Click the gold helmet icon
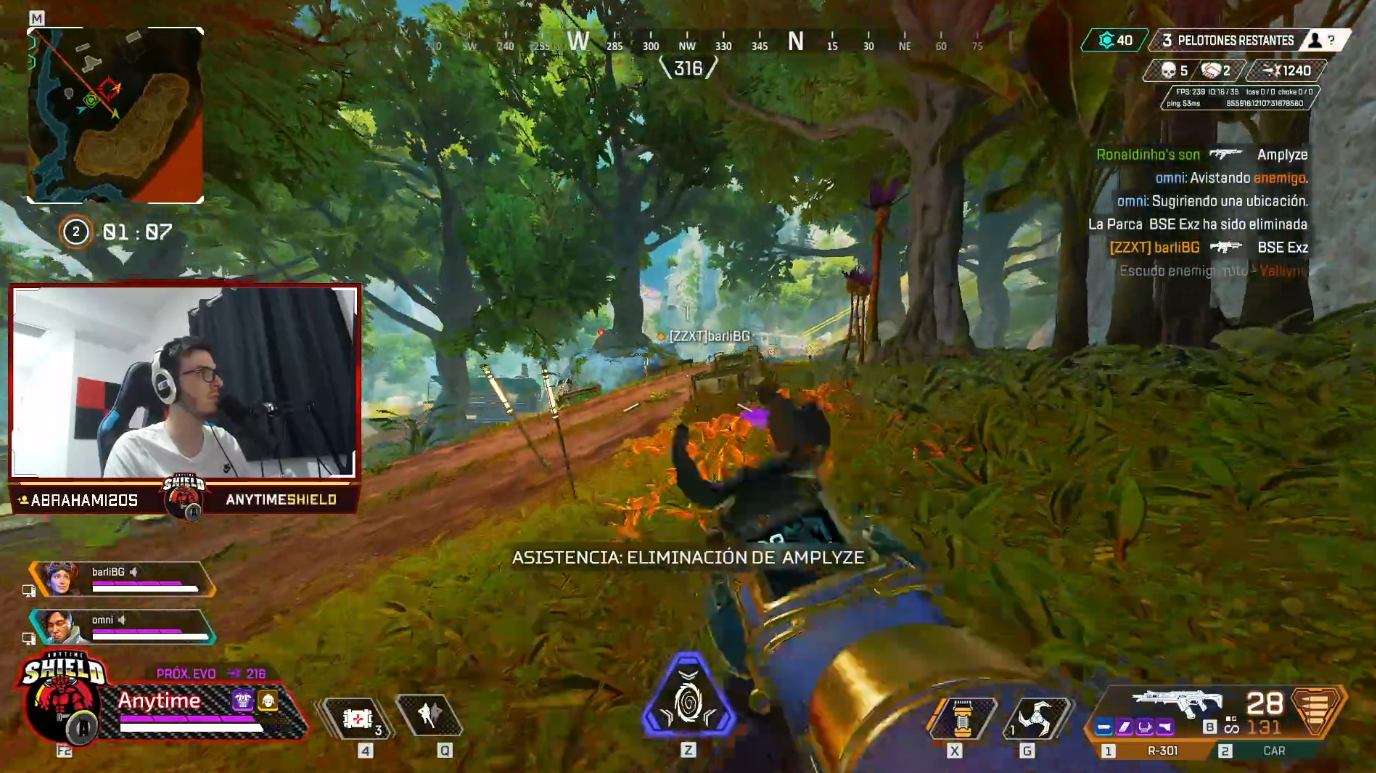 click(x=268, y=701)
